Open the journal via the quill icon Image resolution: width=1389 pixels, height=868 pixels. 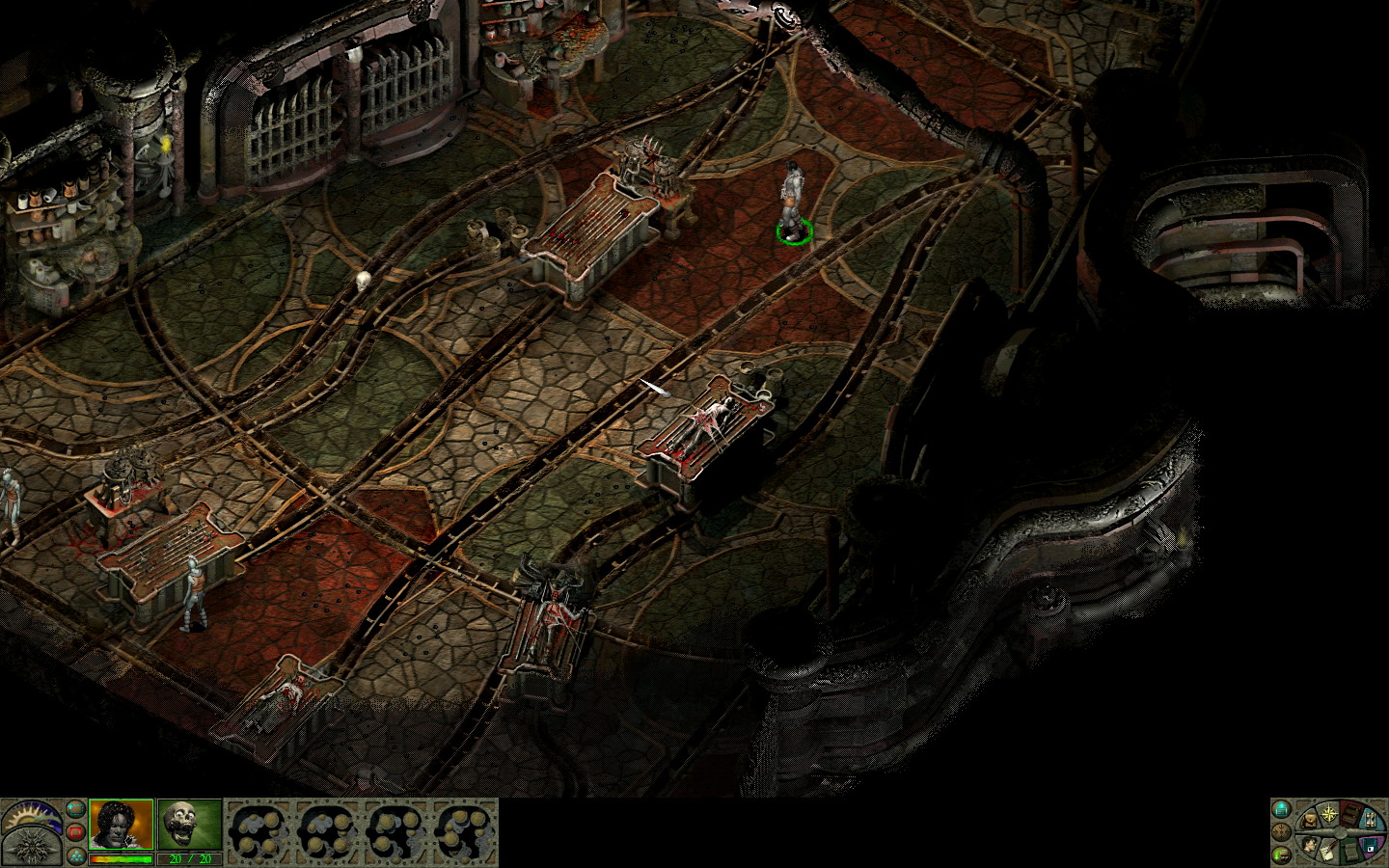(x=1328, y=851)
